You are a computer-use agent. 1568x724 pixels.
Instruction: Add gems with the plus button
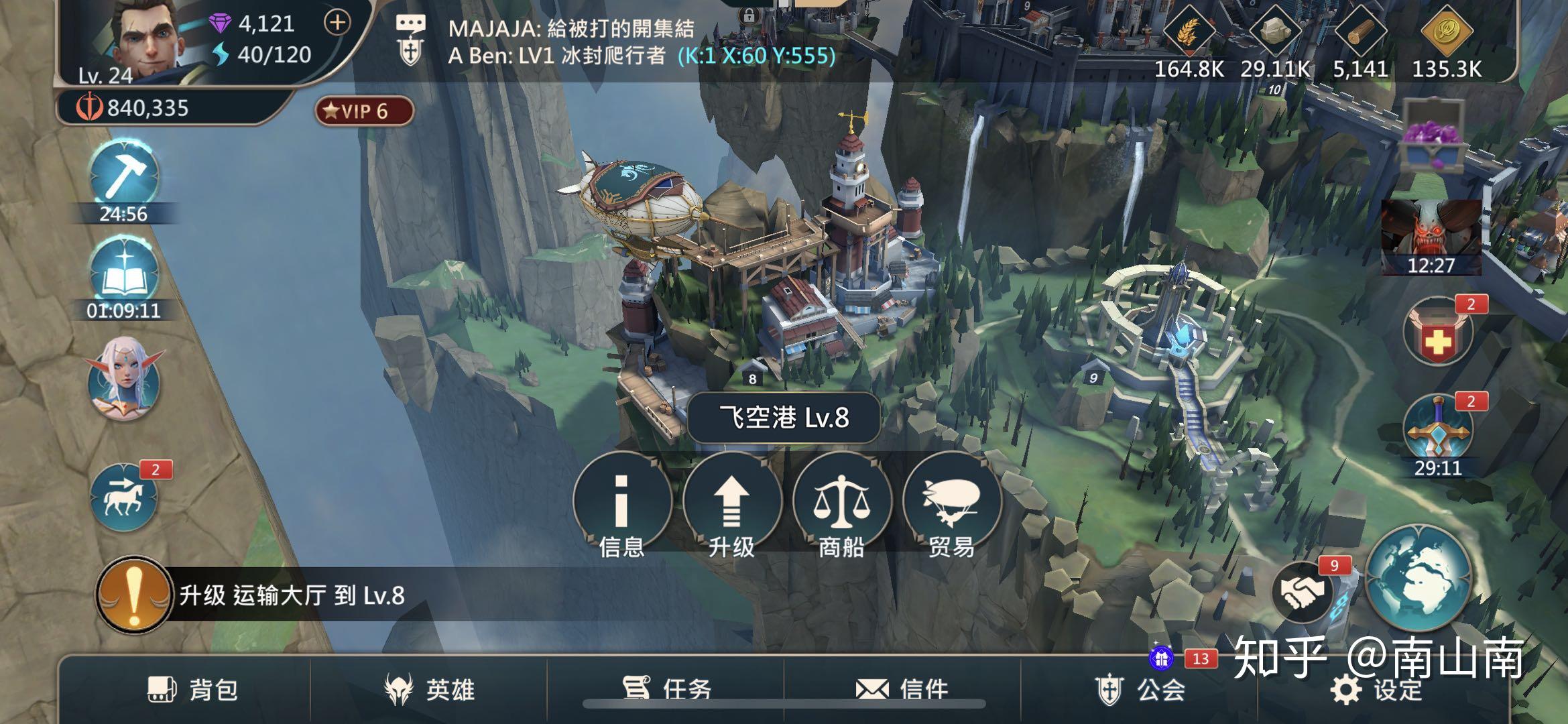(x=337, y=23)
